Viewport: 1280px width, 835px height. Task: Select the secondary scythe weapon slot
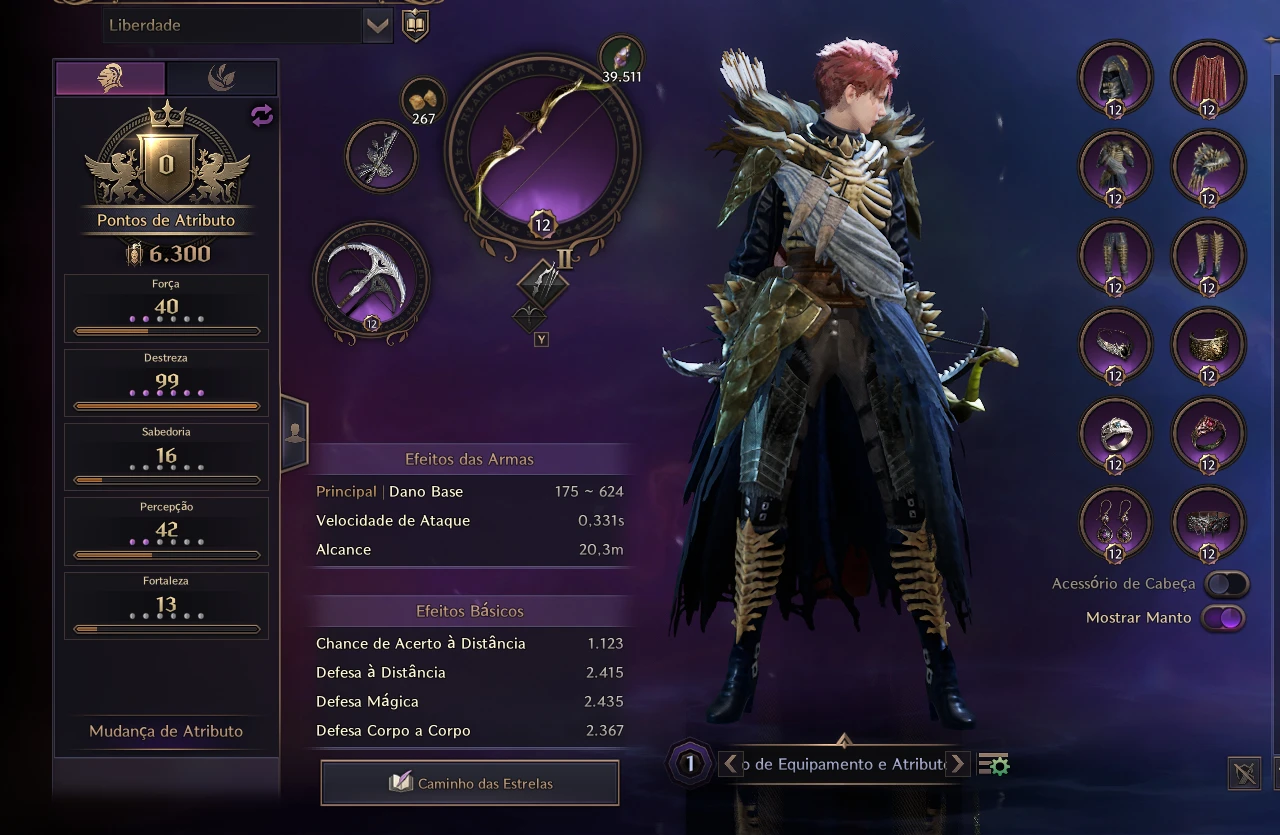(x=371, y=278)
